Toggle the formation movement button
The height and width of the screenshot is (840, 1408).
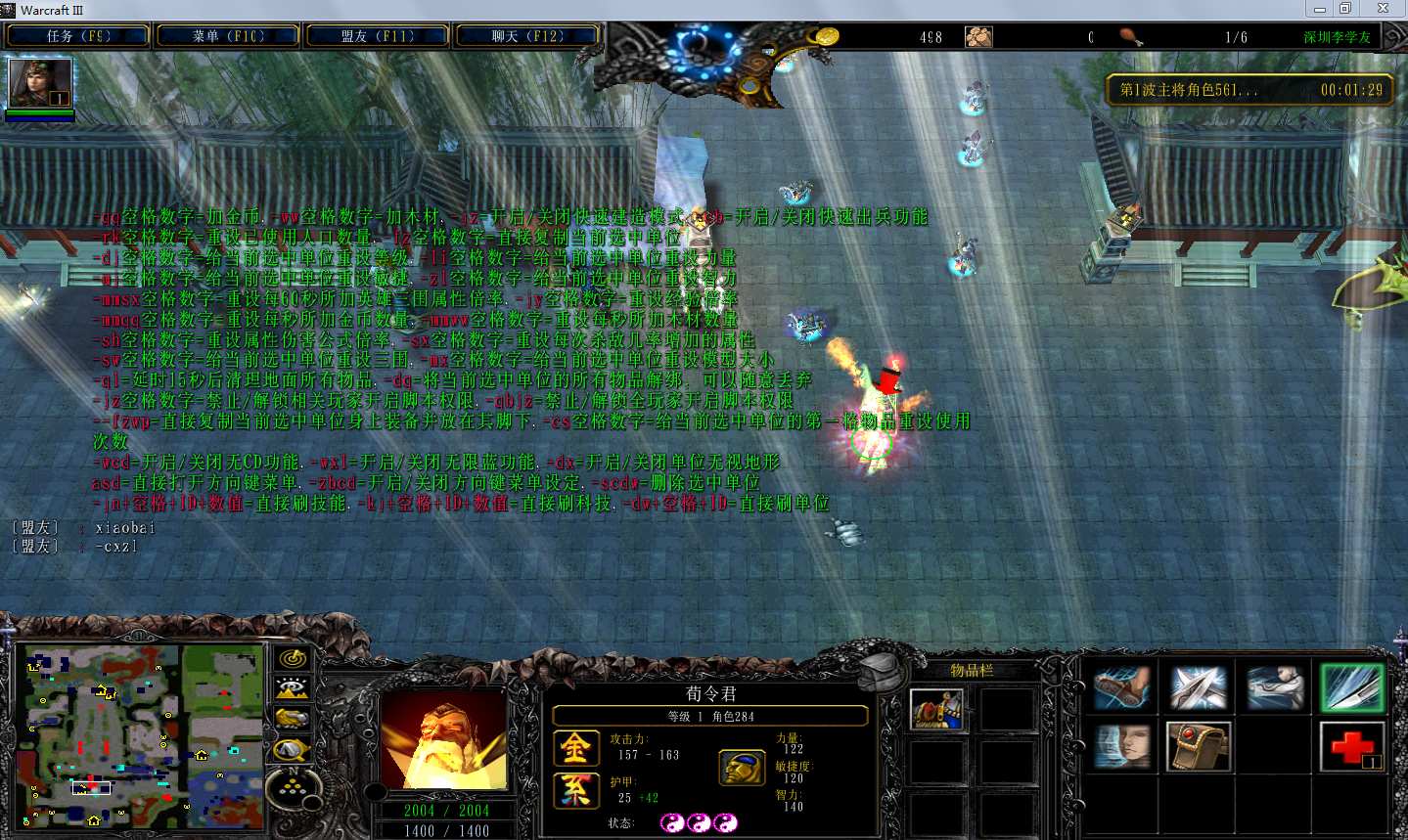[292, 787]
